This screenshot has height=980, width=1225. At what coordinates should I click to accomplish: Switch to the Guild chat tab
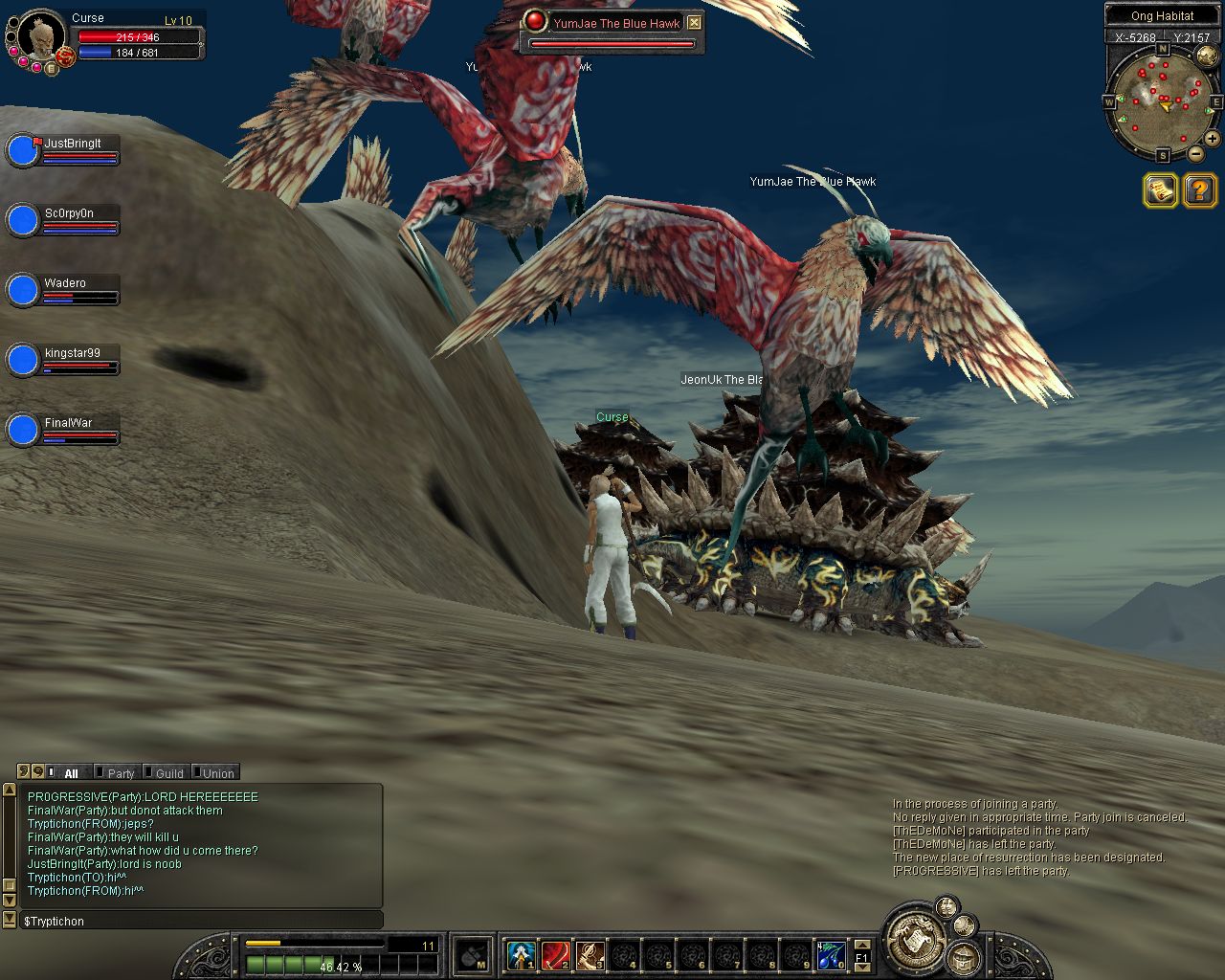tap(168, 773)
